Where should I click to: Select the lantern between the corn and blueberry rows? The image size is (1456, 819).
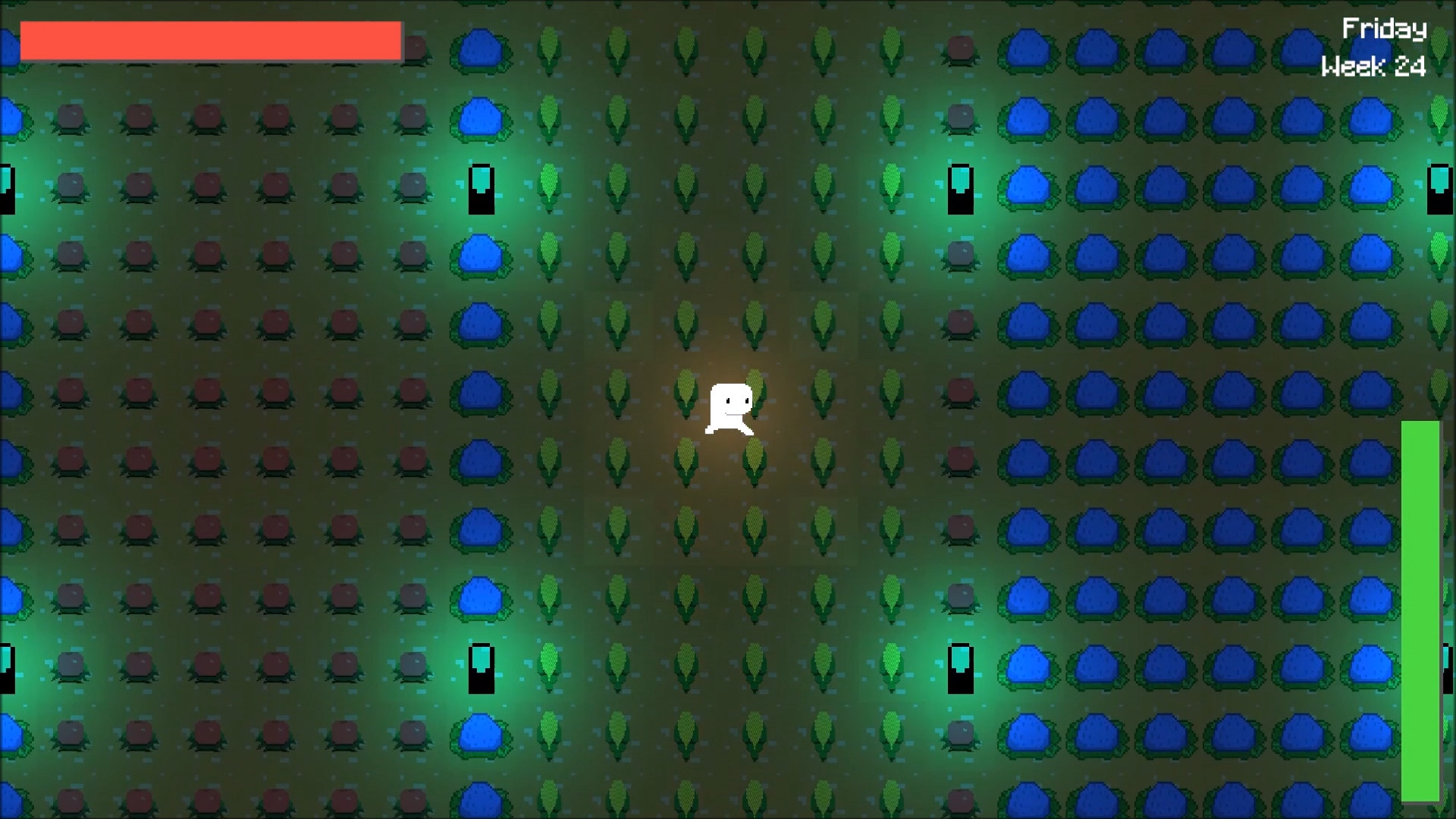click(x=962, y=190)
